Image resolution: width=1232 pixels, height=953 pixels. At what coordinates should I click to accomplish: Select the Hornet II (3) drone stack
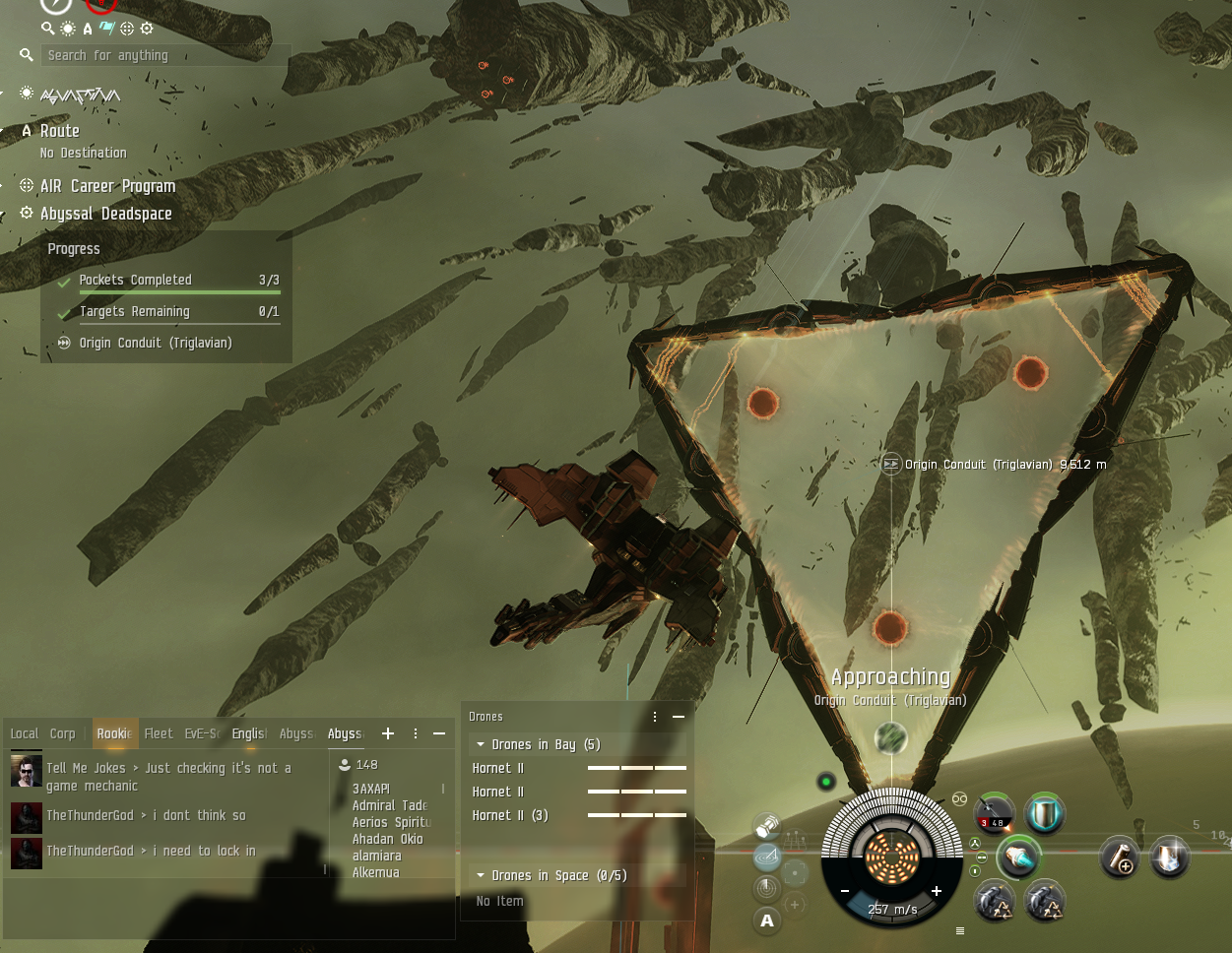510,815
